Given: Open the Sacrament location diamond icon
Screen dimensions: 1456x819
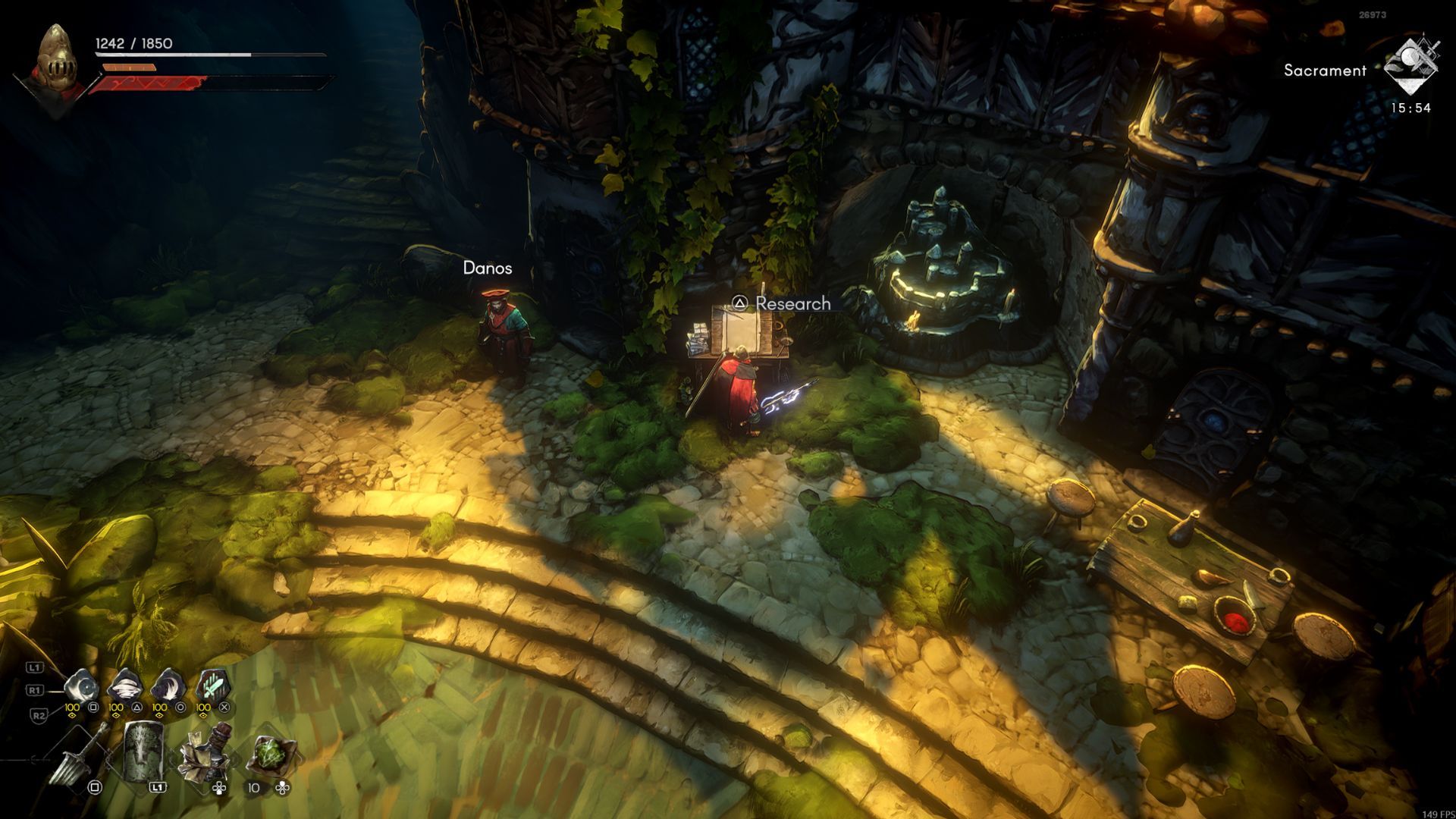Looking at the screenshot, I should pos(1410,64).
